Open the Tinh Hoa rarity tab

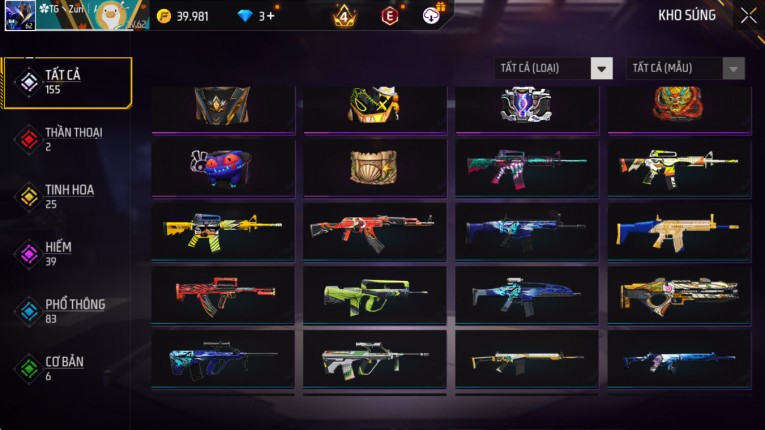66,195
